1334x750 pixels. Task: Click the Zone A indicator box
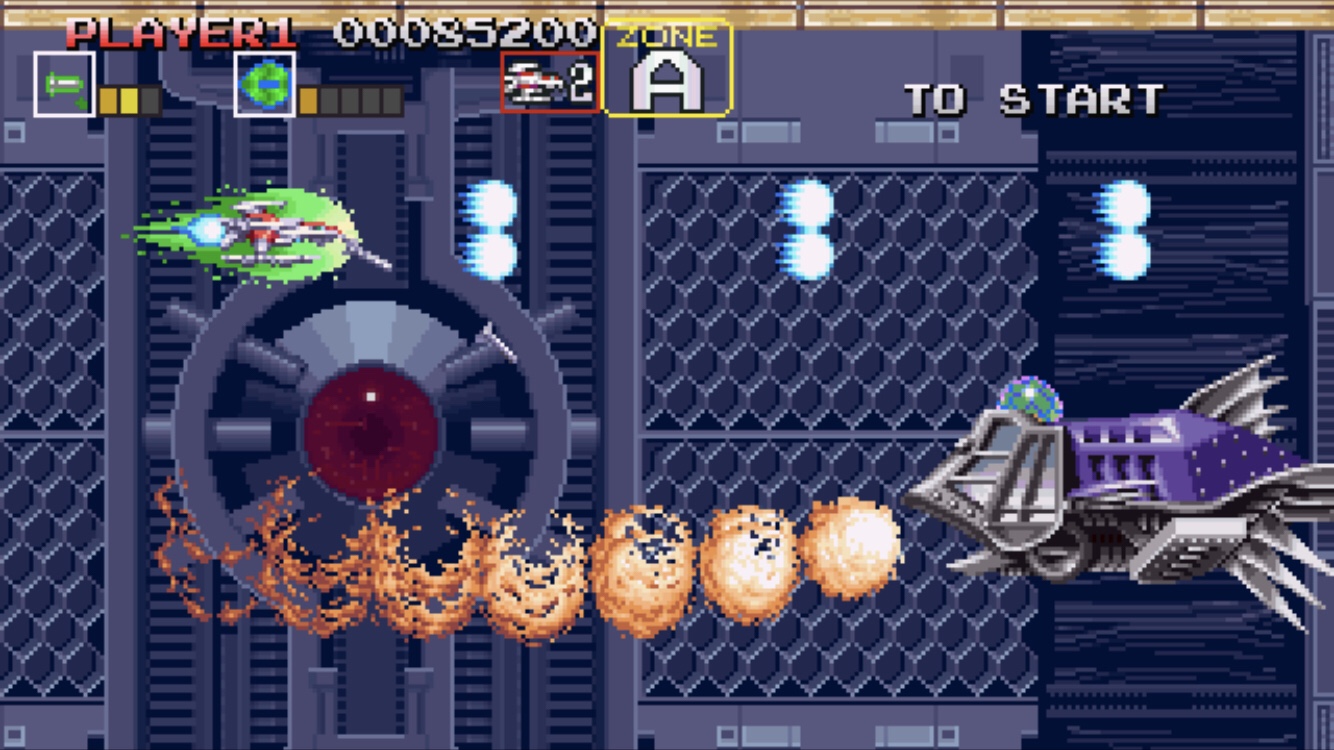668,69
